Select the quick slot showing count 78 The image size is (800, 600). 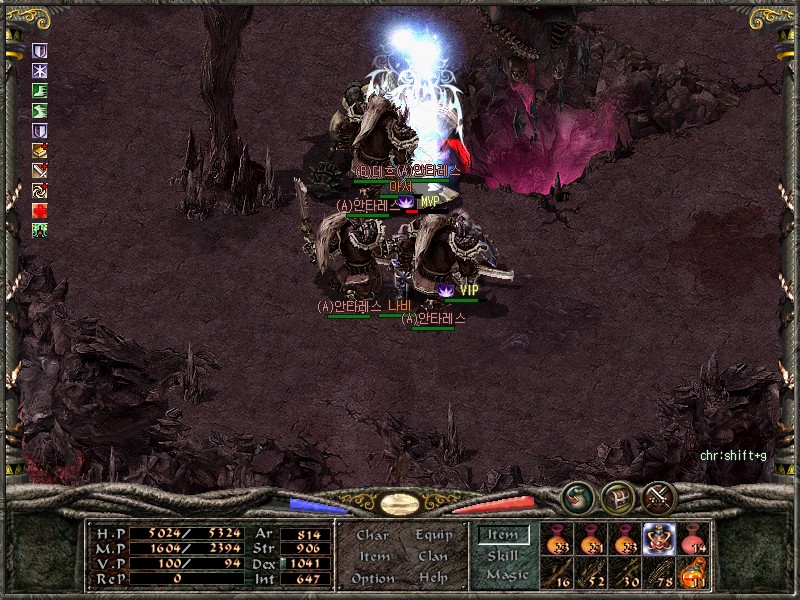(x=659, y=573)
